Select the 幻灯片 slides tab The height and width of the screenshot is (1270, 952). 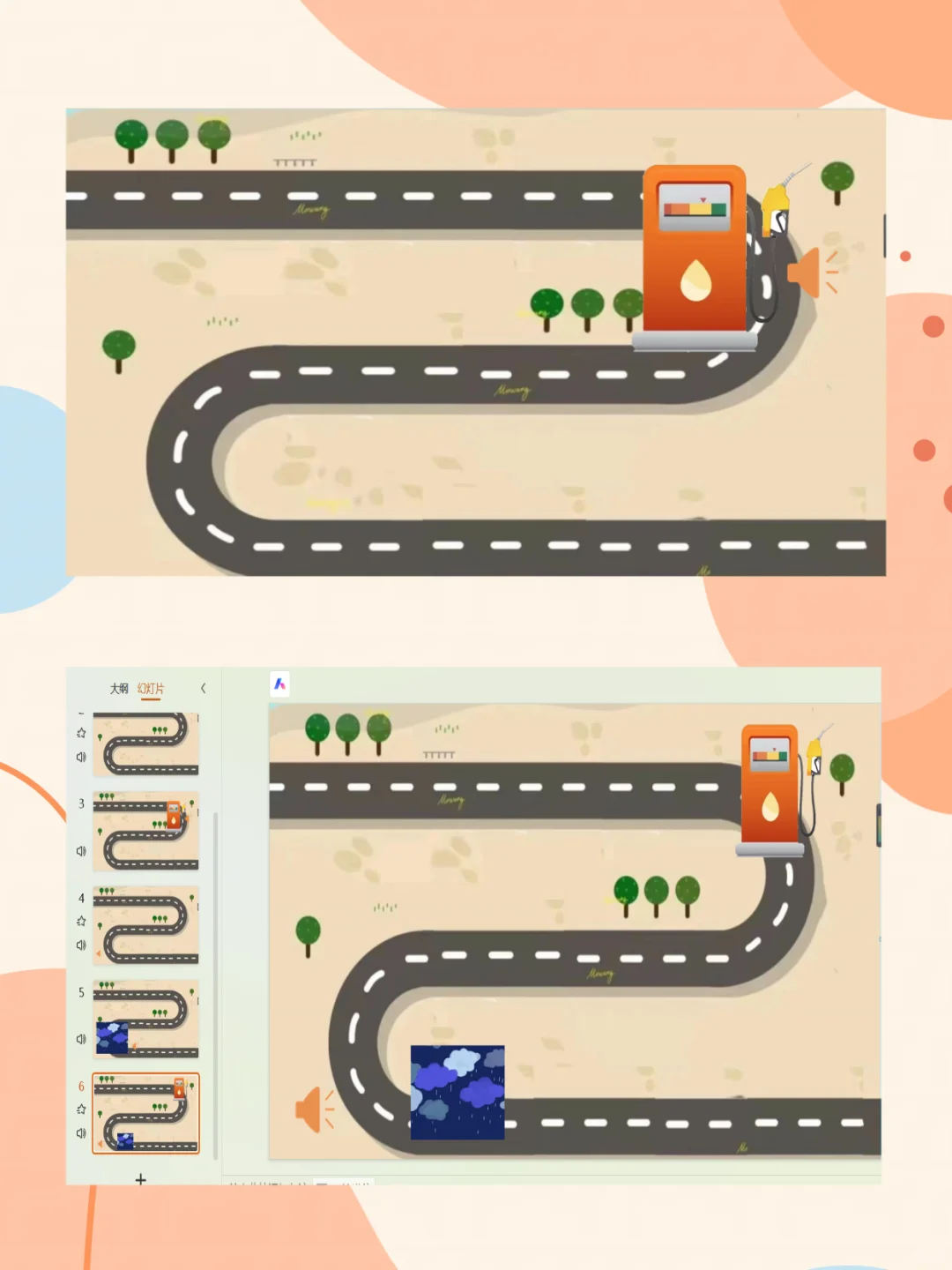[x=151, y=689]
